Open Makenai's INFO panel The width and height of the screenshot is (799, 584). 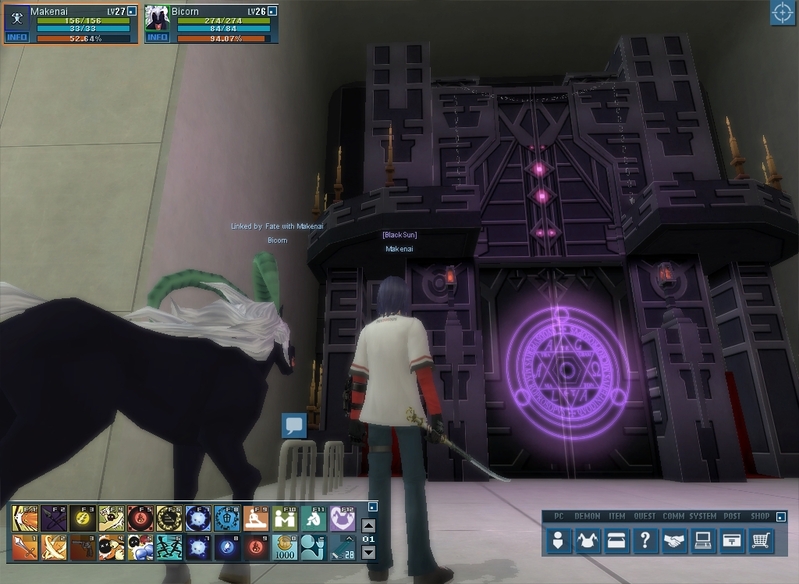click(17, 38)
